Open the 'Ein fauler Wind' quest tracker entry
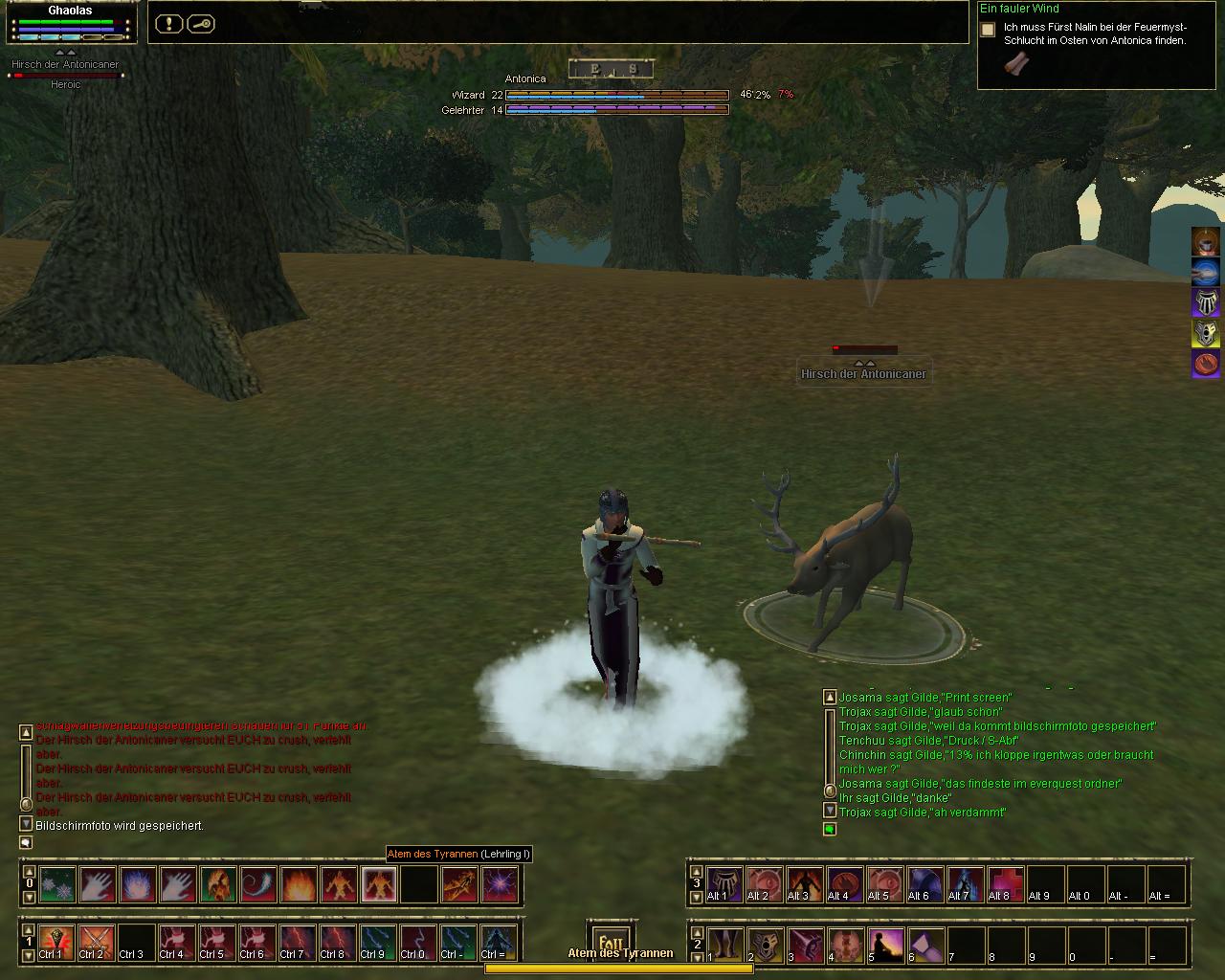Screen dimensions: 1225x980 pos(1019,9)
